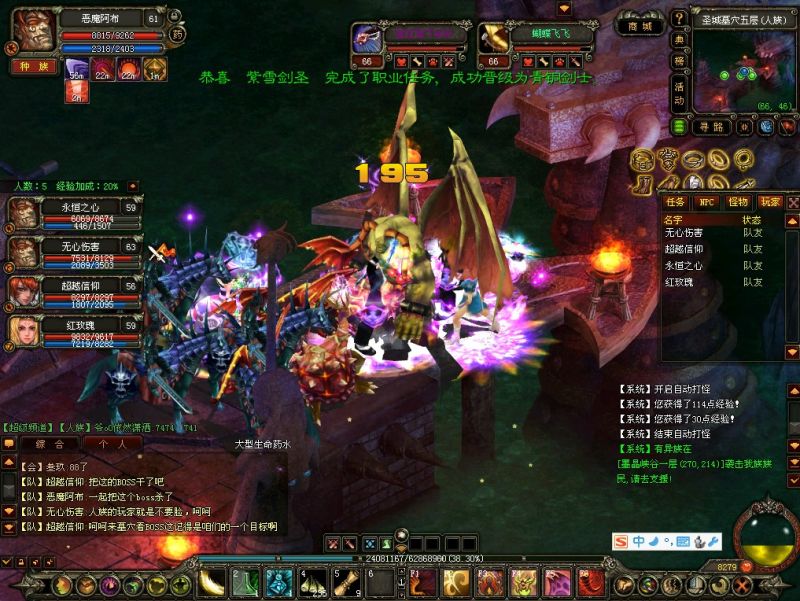Select party member 永恒之心's portrait
This screenshot has width=800, height=601.
pyautogui.click(x=24, y=213)
